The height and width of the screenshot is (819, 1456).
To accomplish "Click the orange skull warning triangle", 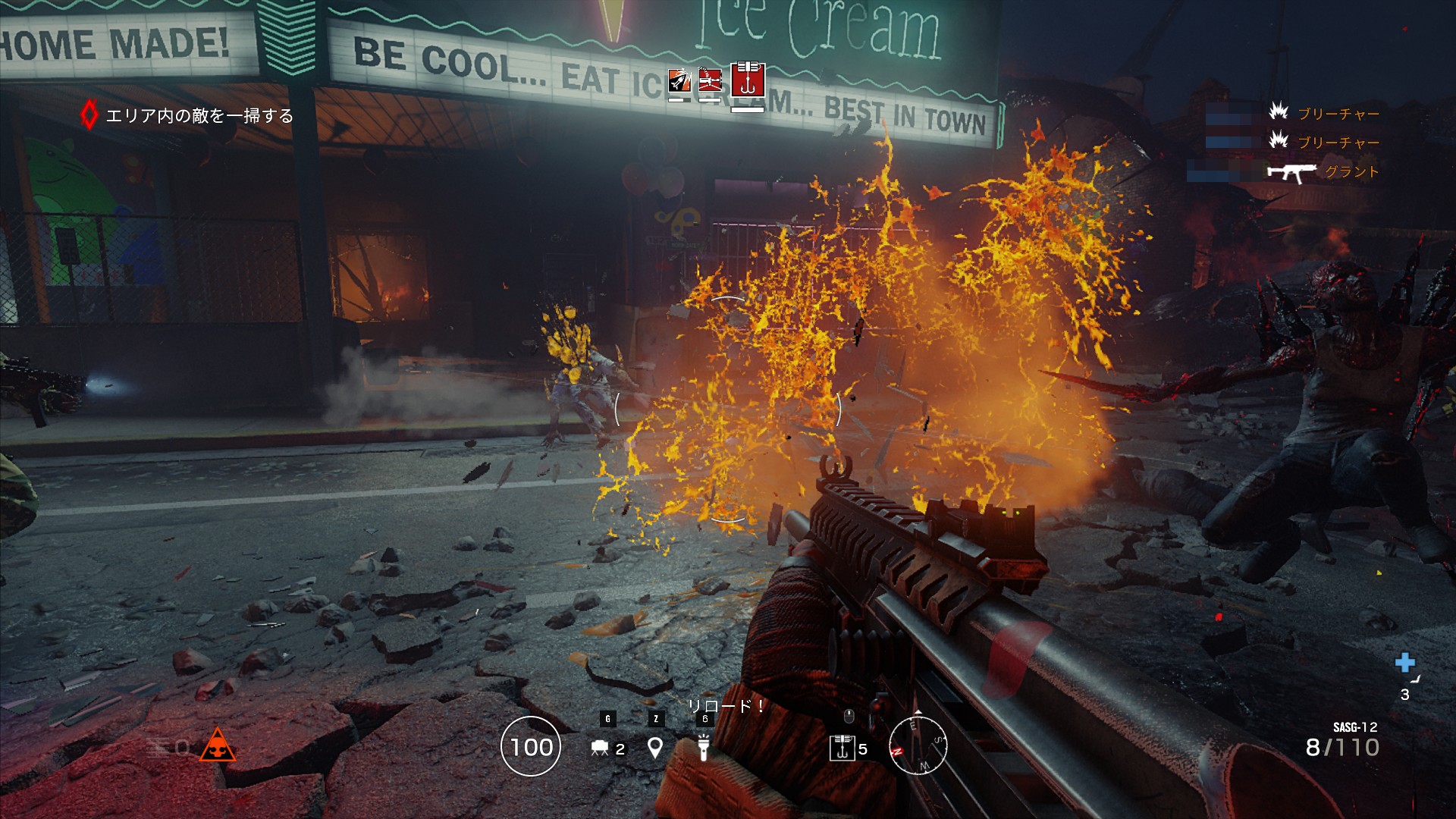I will 217,746.
